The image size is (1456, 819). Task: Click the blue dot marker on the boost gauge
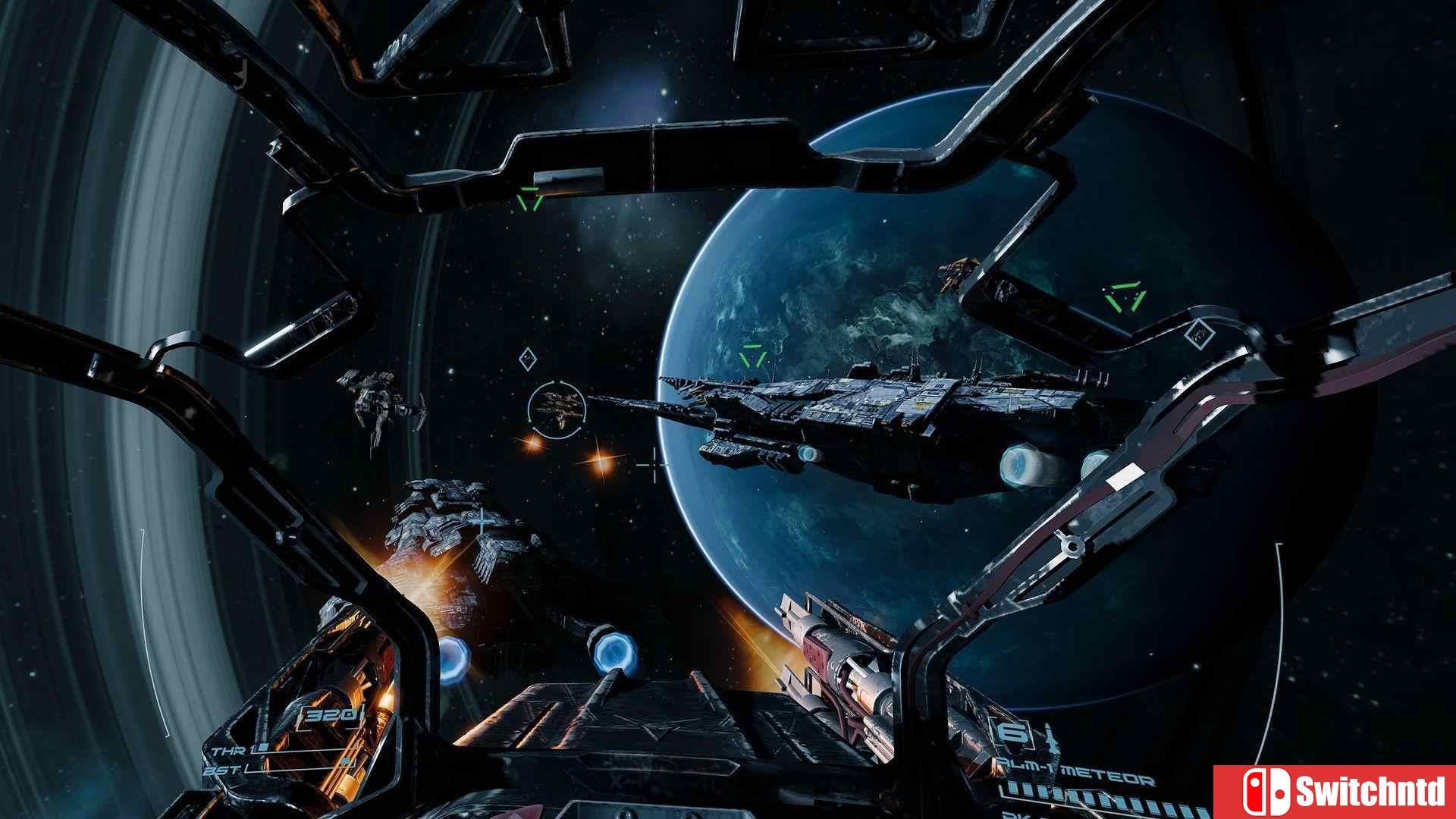click(x=345, y=761)
